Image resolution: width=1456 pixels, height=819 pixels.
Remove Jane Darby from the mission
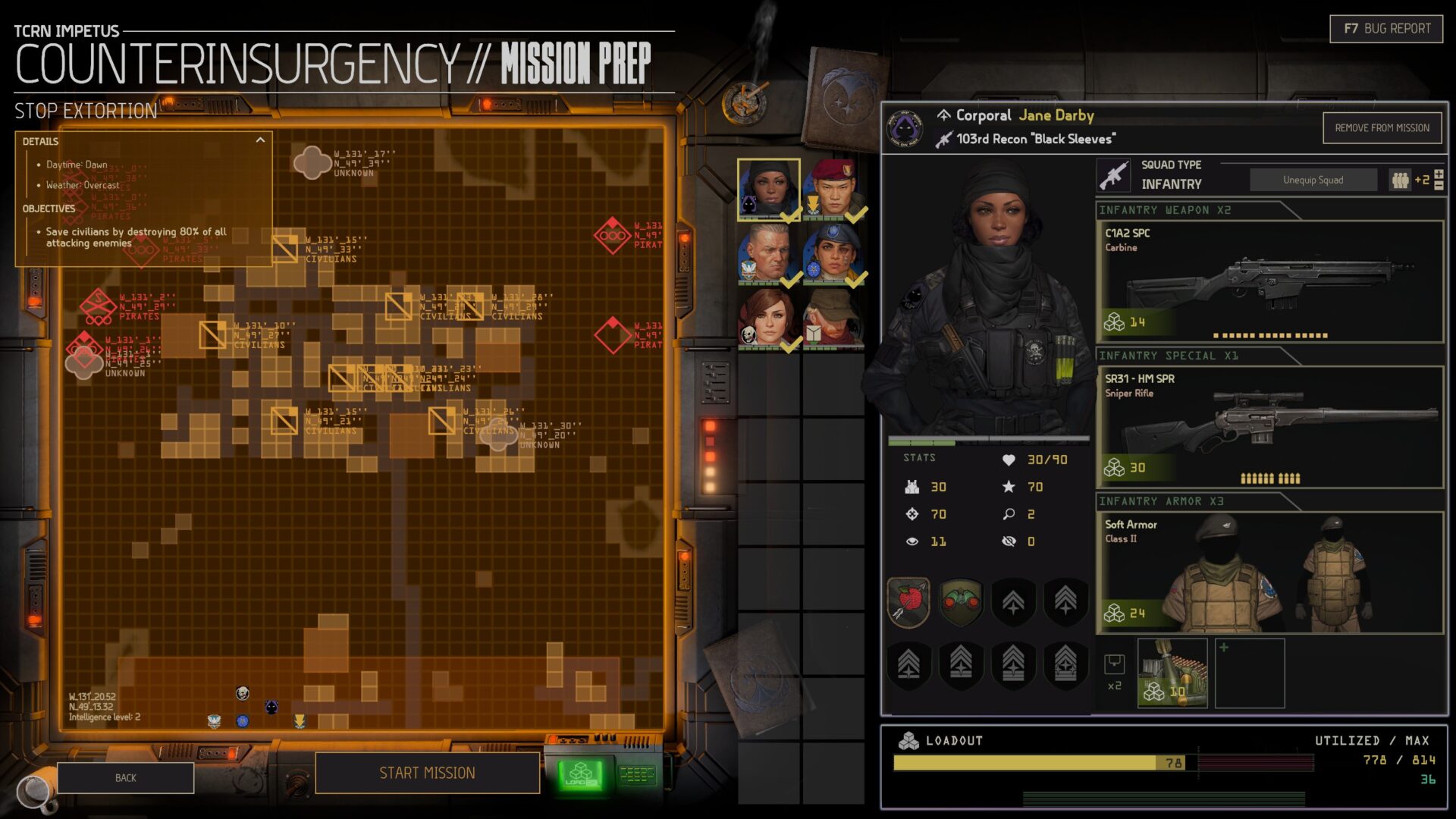pos(1382,128)
